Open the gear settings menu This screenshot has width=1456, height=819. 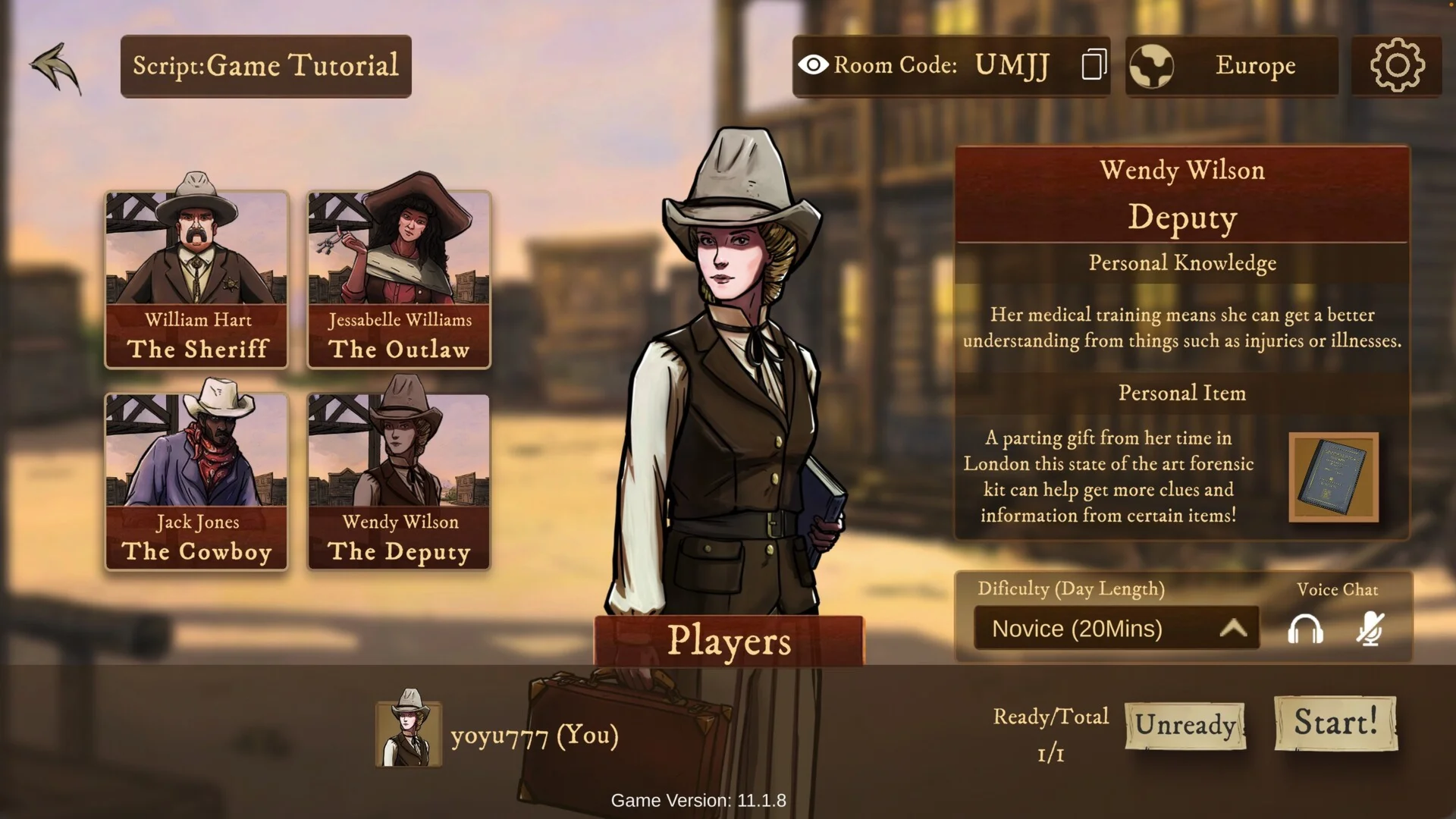1397,66
